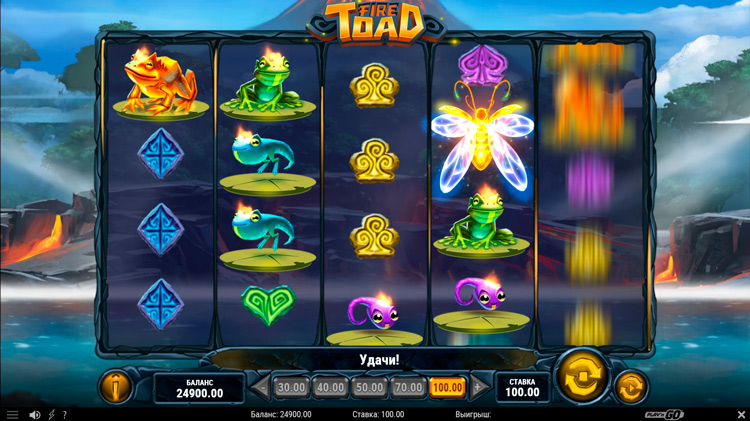Close the game with the X button
This screenshot has height=421, width=750.
click(741, 414)
